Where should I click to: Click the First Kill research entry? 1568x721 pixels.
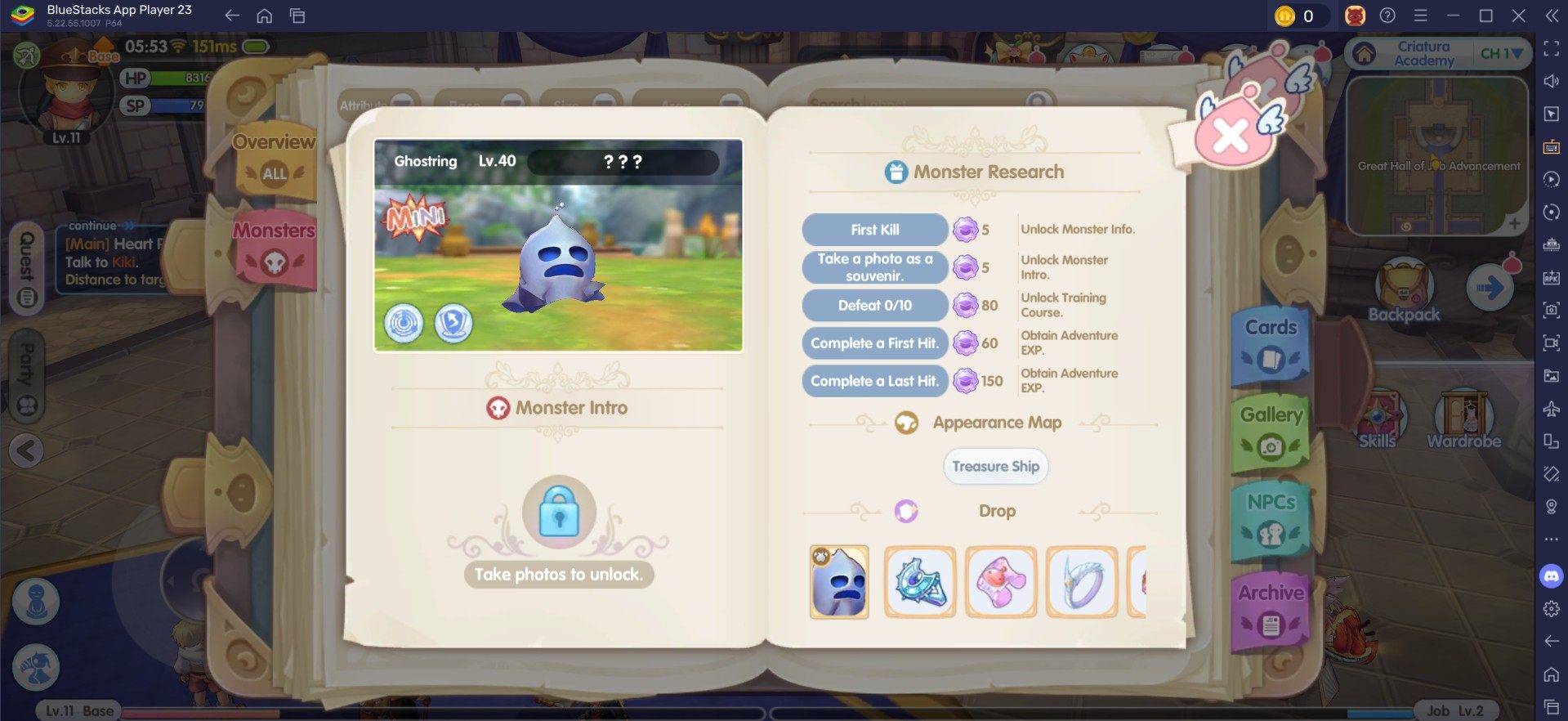pyautogui.click(x=874, y=230)
